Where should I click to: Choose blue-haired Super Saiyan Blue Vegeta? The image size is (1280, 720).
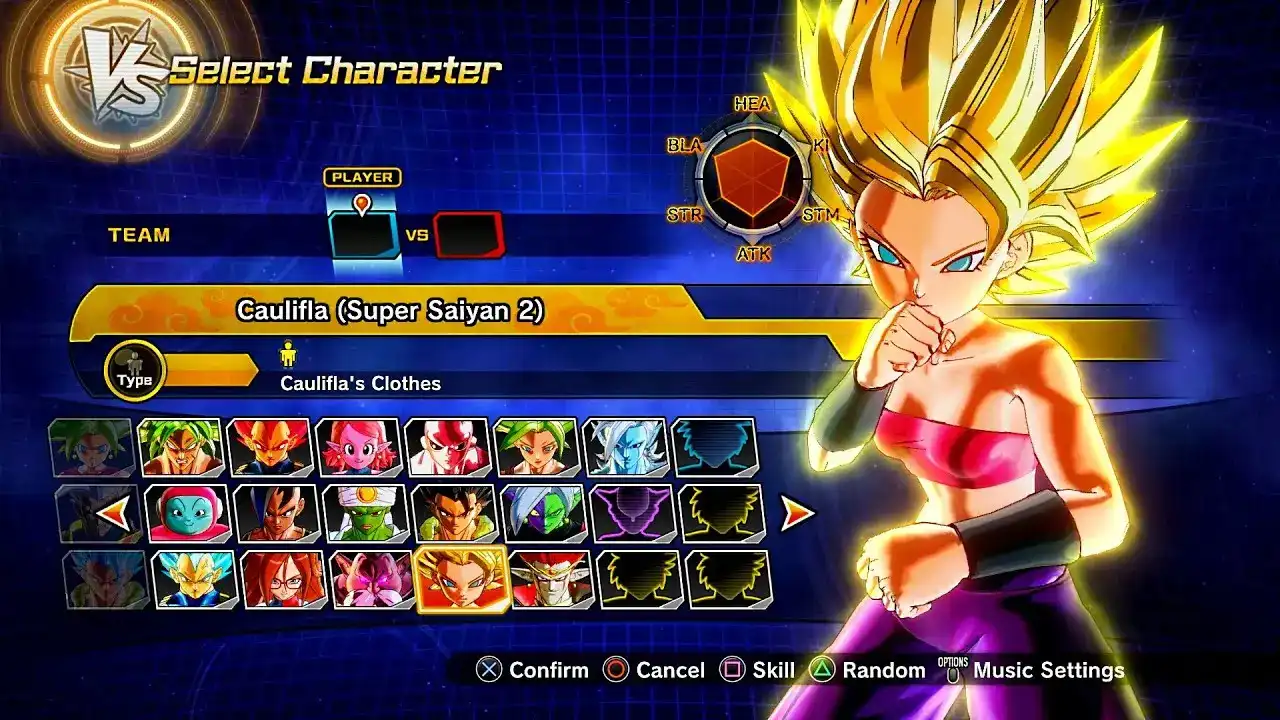pyautogui.click(x=194, y=579)
